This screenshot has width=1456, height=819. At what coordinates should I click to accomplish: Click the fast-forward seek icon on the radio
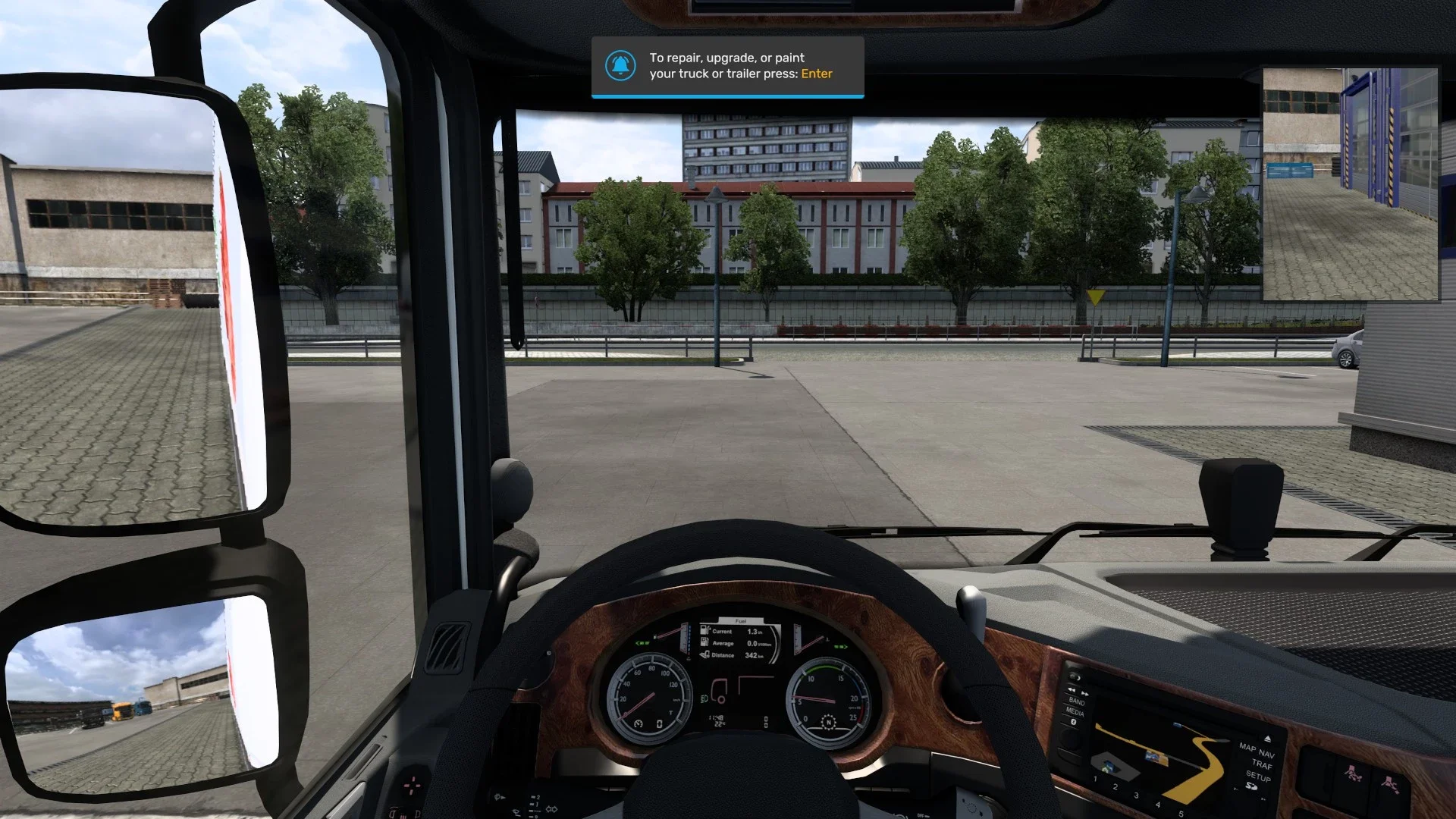(1084, 694)
